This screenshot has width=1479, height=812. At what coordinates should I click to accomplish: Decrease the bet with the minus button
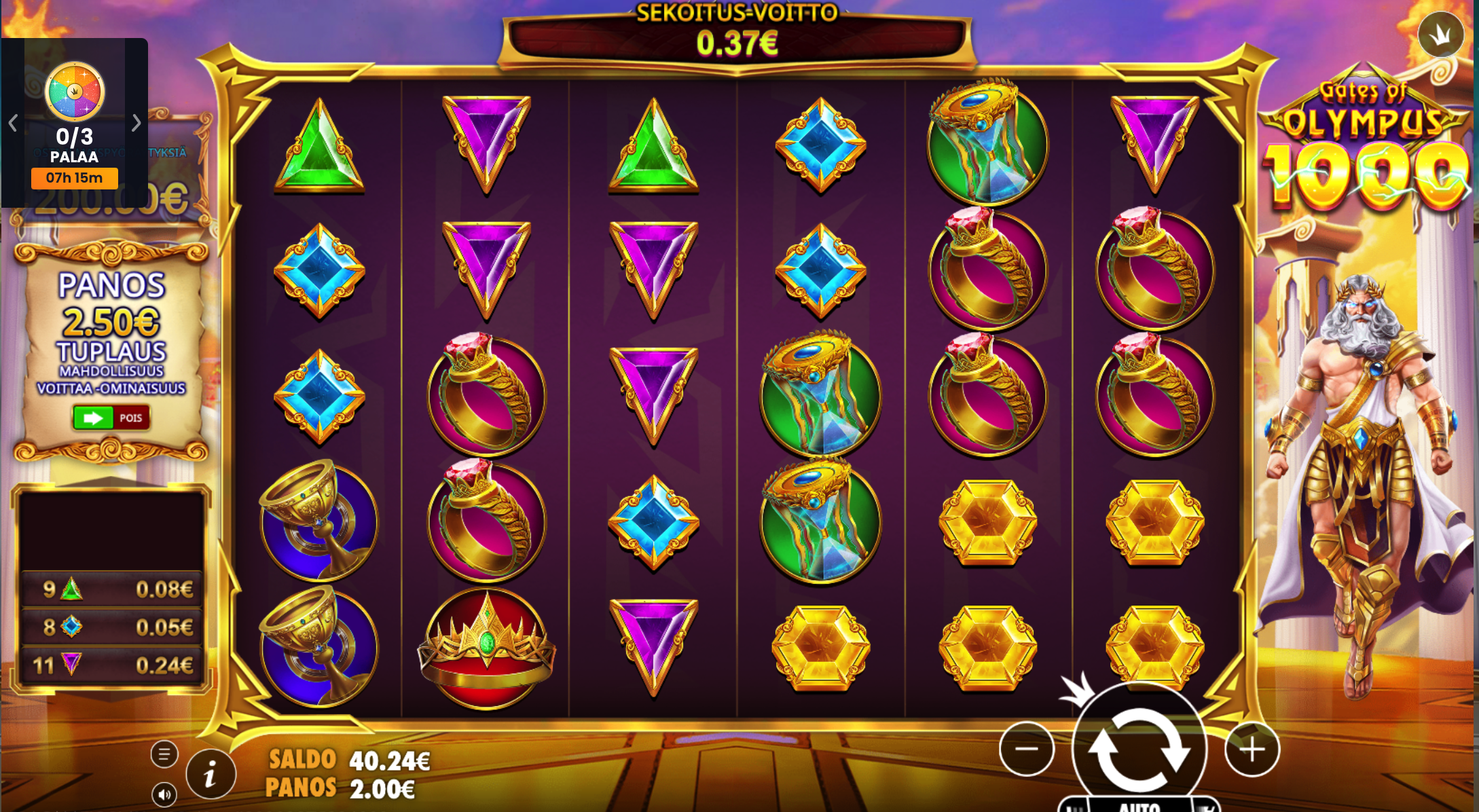coord(1026,749)
